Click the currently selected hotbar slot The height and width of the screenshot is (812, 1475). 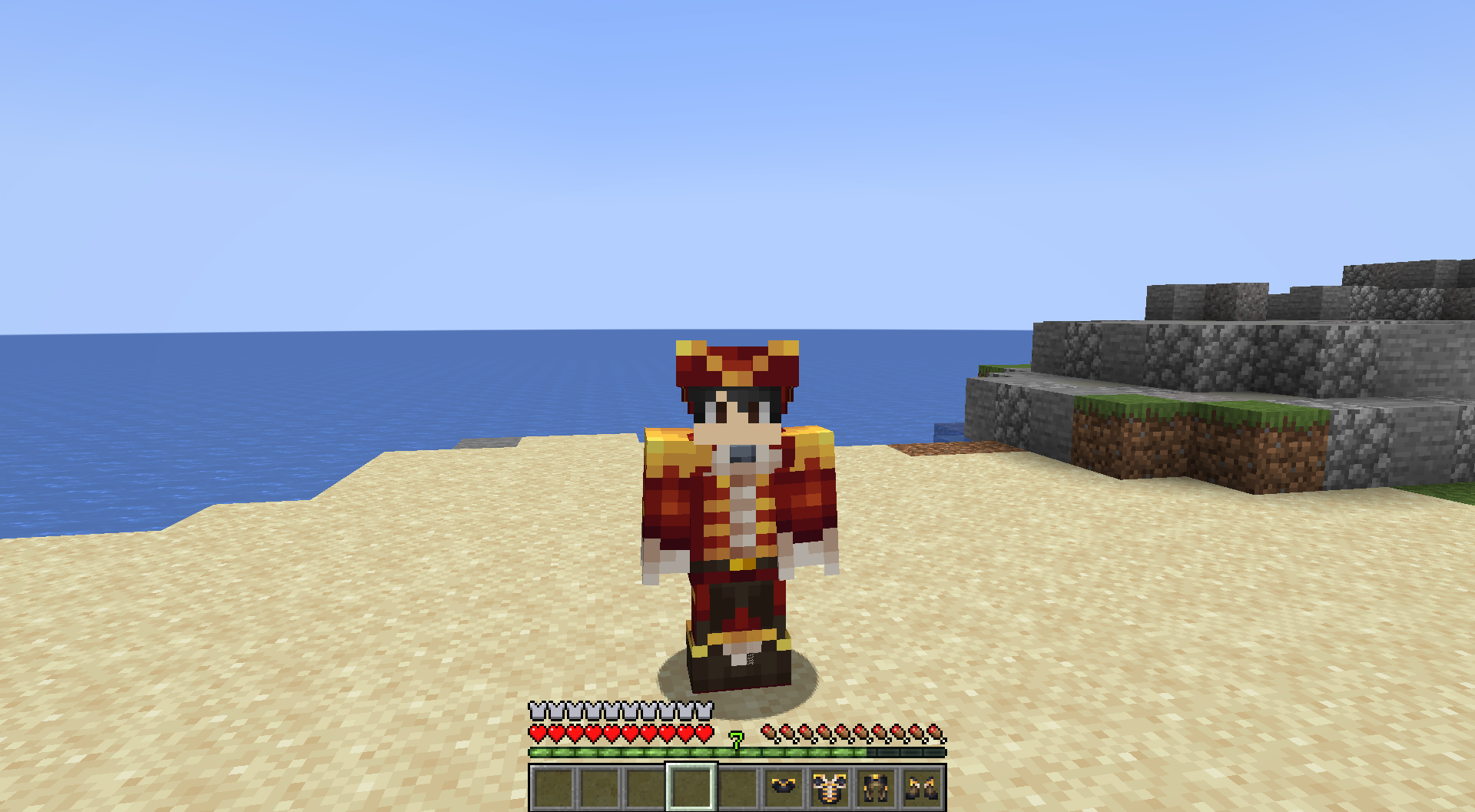click(x=691, y=787)
